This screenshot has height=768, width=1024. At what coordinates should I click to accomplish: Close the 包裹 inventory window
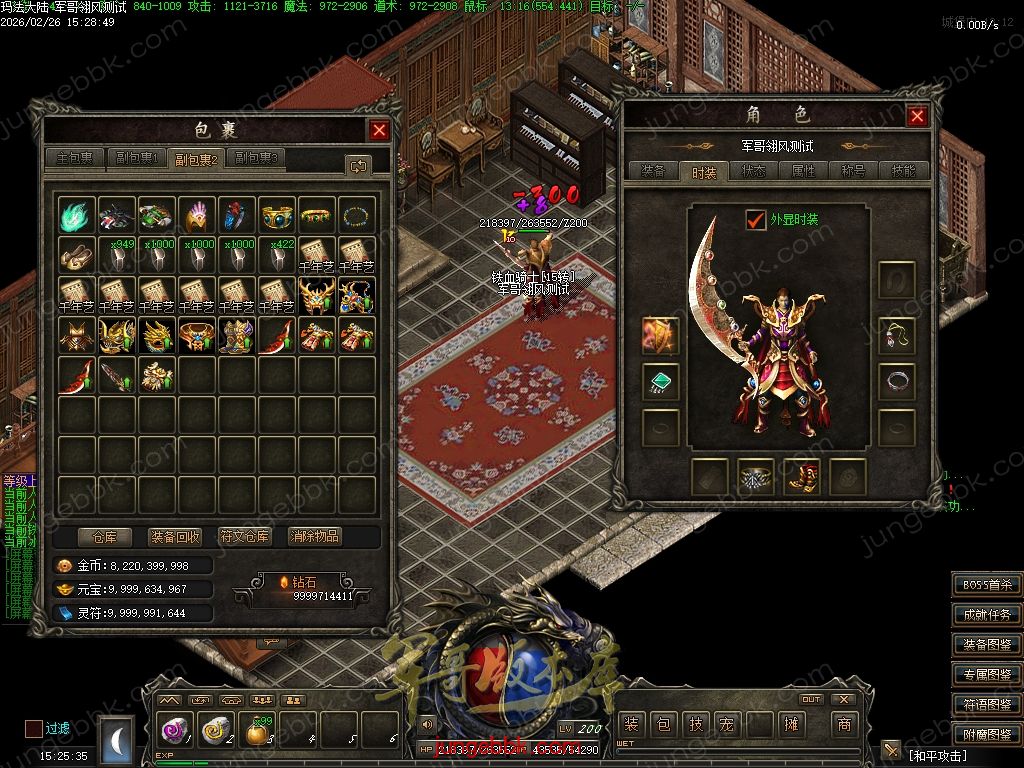click(x=379, y=130)
